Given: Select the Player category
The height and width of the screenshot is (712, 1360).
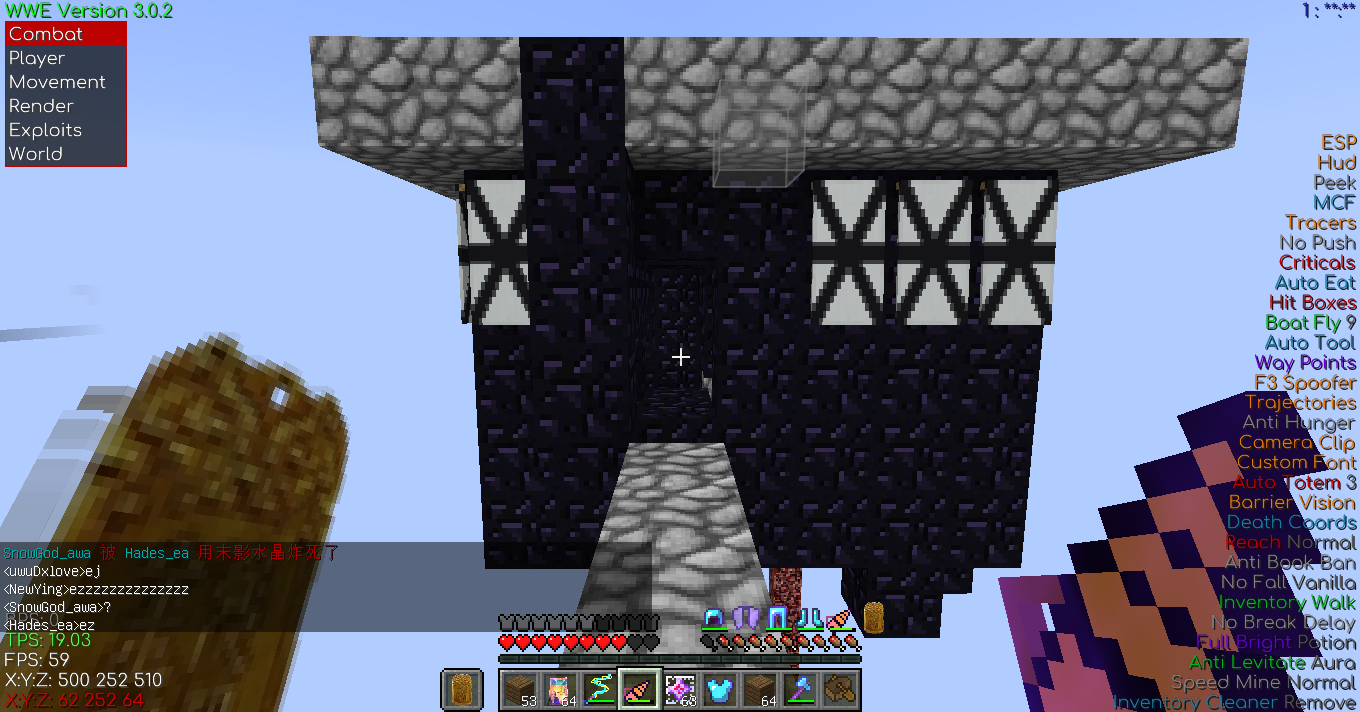Looking at the screenshot, I should coord(66,58).
